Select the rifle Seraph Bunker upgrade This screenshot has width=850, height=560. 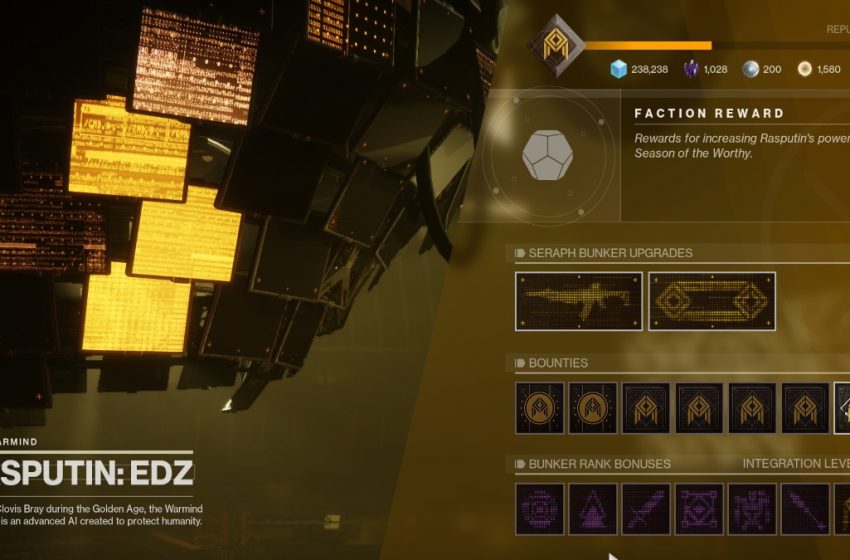(x=578, y=301)
